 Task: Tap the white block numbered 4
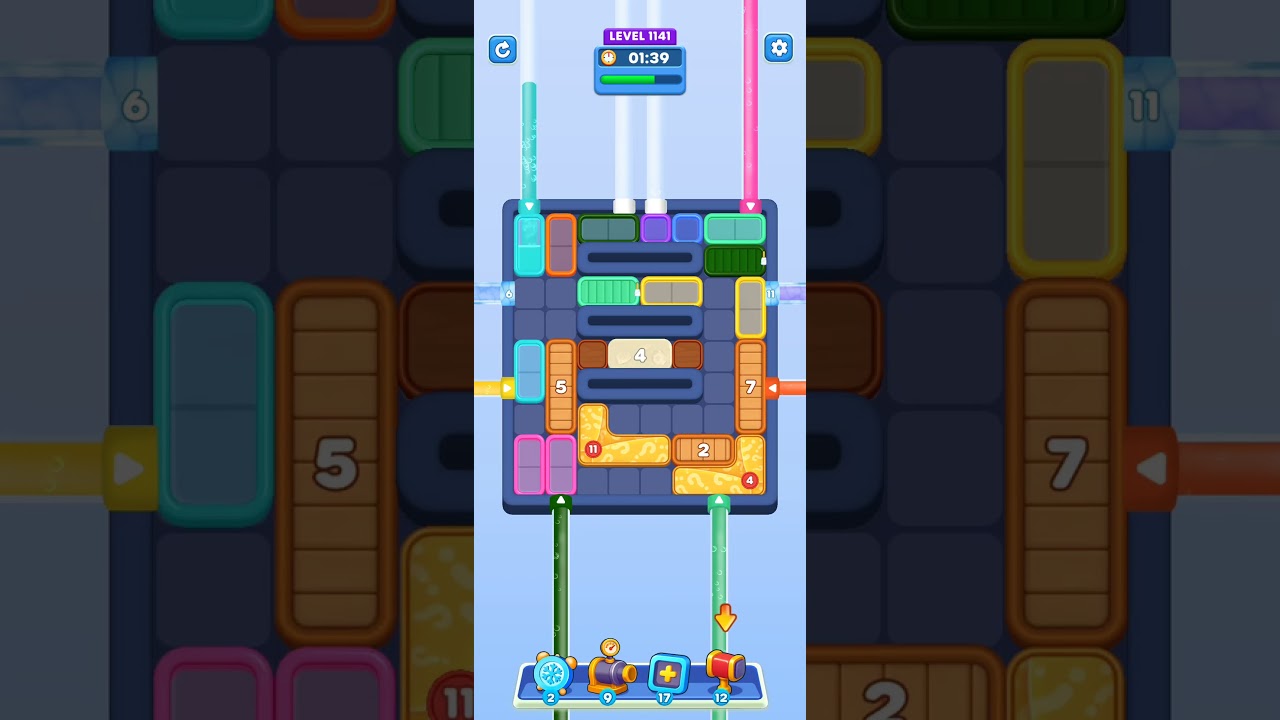pyautogui.click(x=641, y=354)
